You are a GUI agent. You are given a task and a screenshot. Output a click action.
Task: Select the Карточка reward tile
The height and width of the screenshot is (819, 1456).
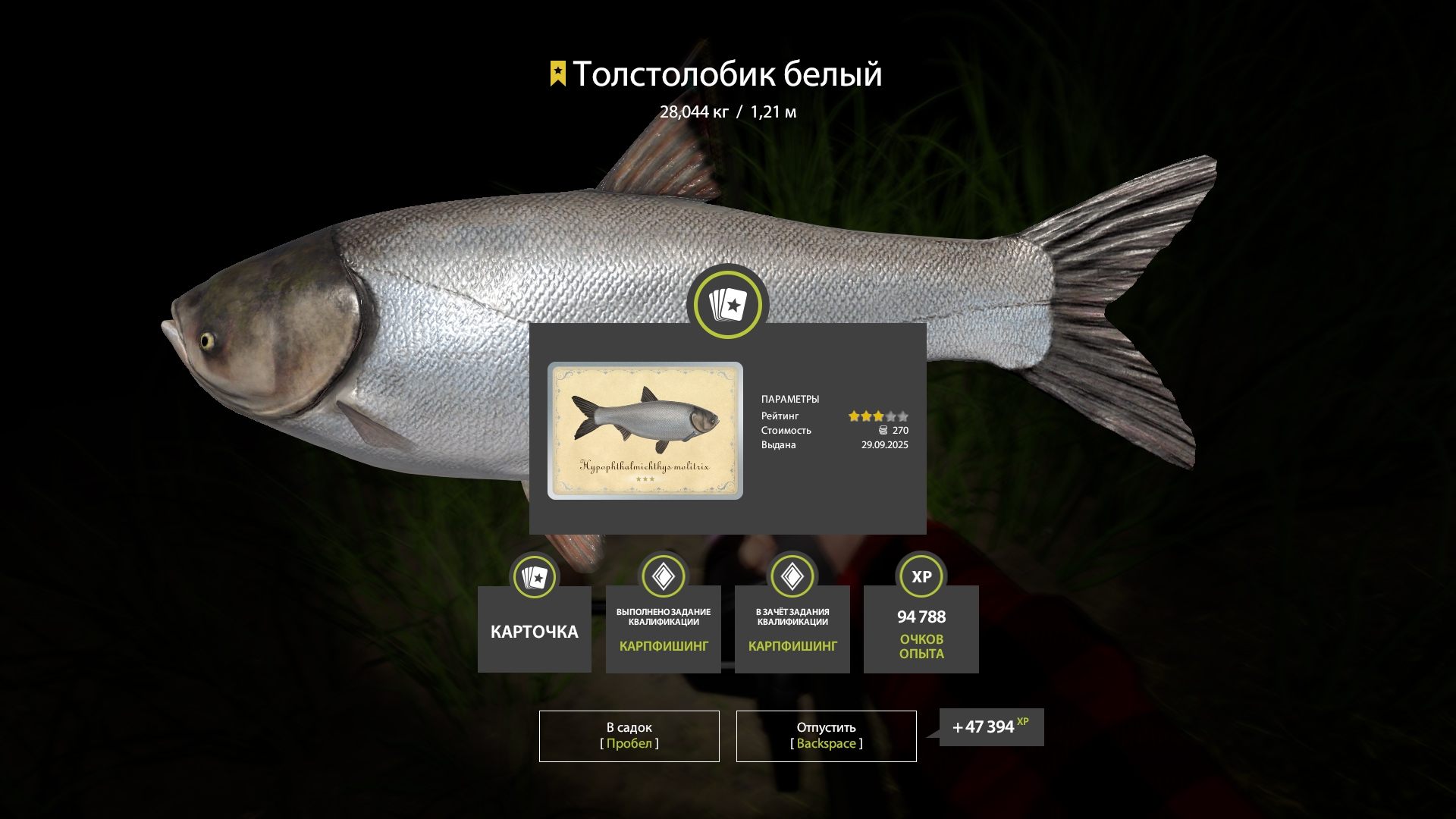pos(535,629)
